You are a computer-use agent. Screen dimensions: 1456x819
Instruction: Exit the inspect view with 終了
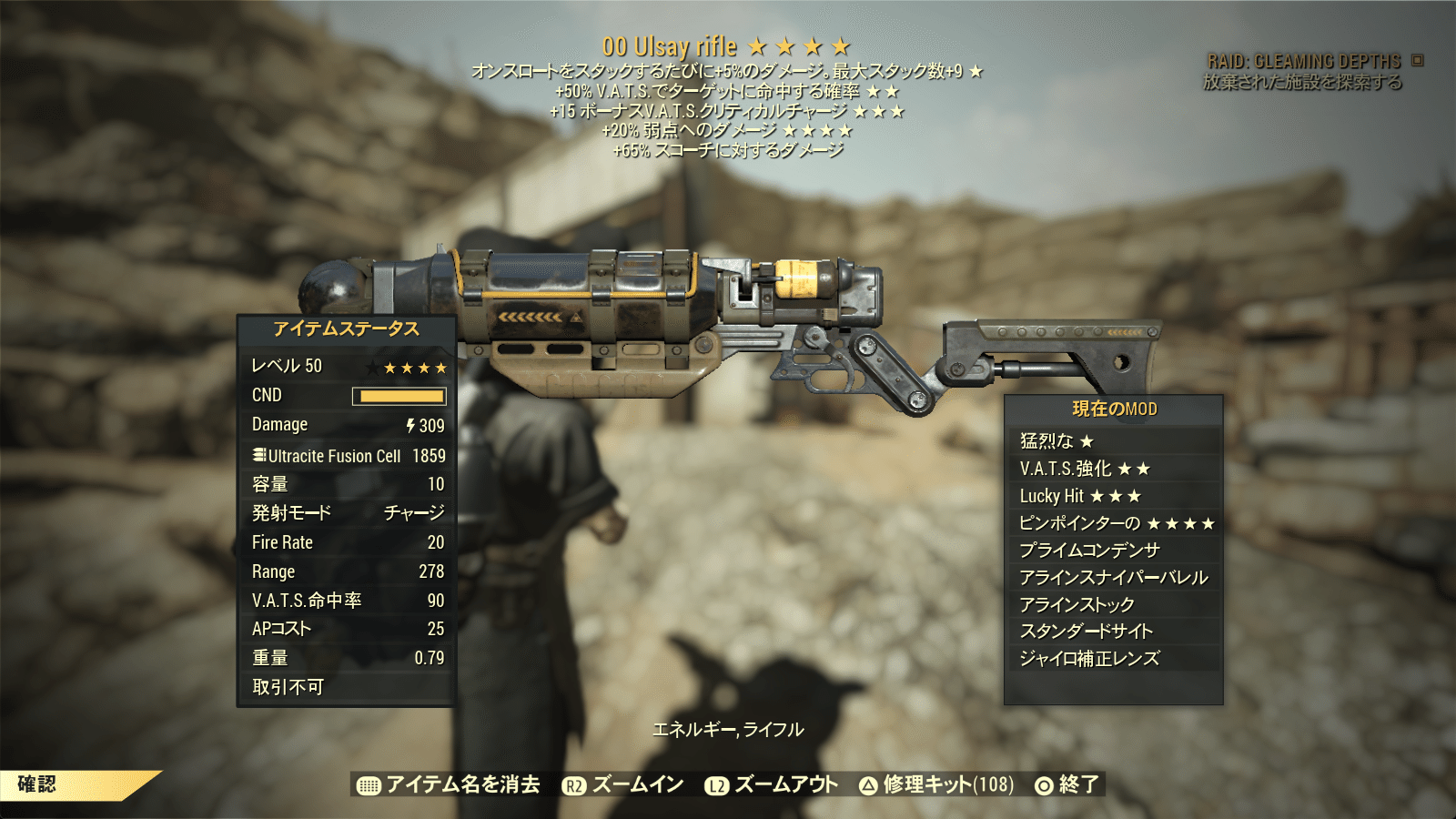click(1067, 784)
